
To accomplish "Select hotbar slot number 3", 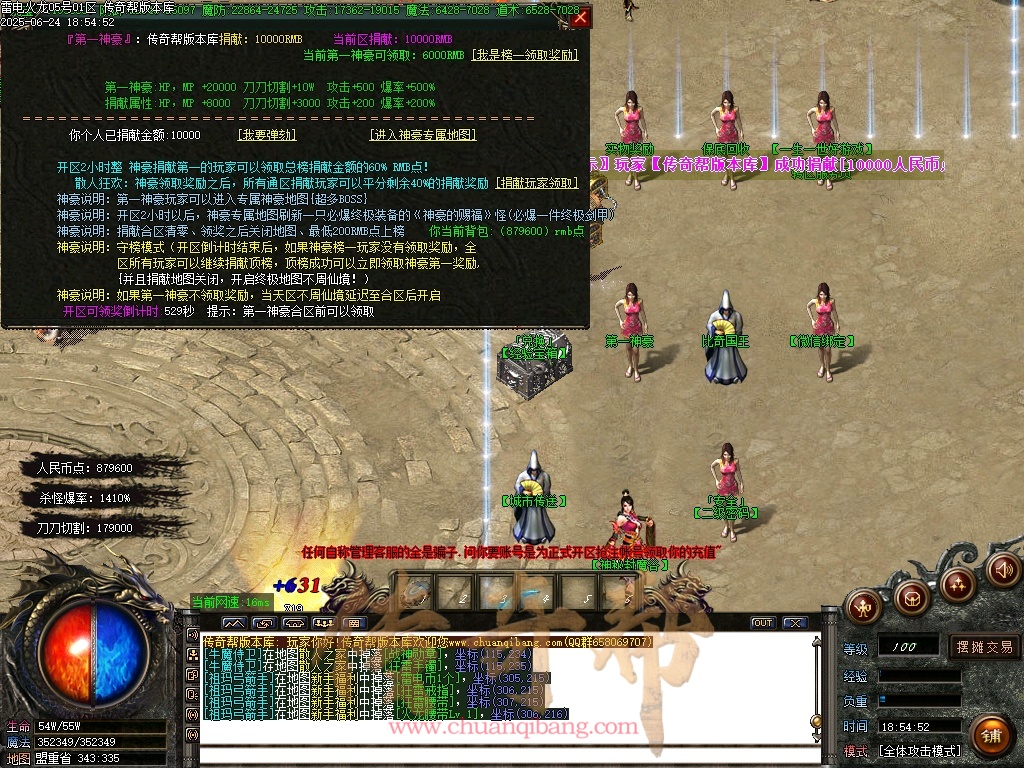I will pyautogui.click(x=498, y=591).
